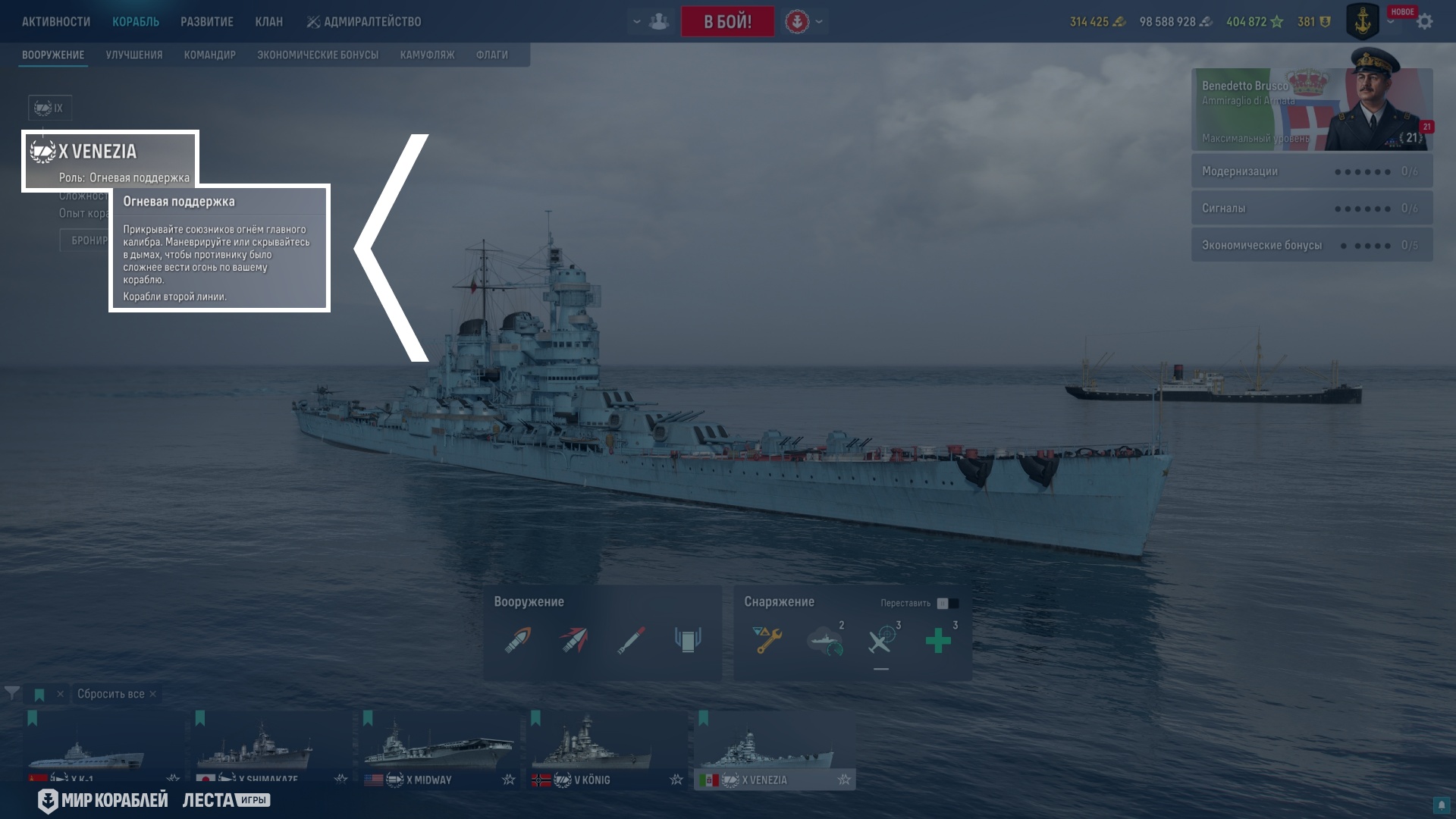Screen dimensions: 1456x819
Task: Go to Адмиралтейство section
Action: 364,21
